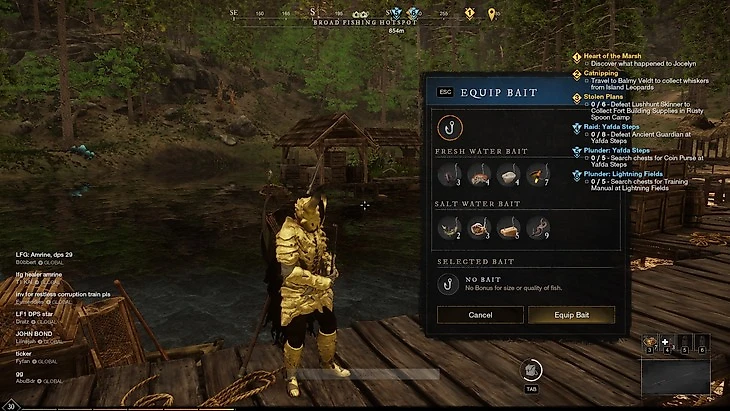Screen dimensions: 730x411
Task: Choose the fresh water bait with quantity 3
Action: pos(450,175)
